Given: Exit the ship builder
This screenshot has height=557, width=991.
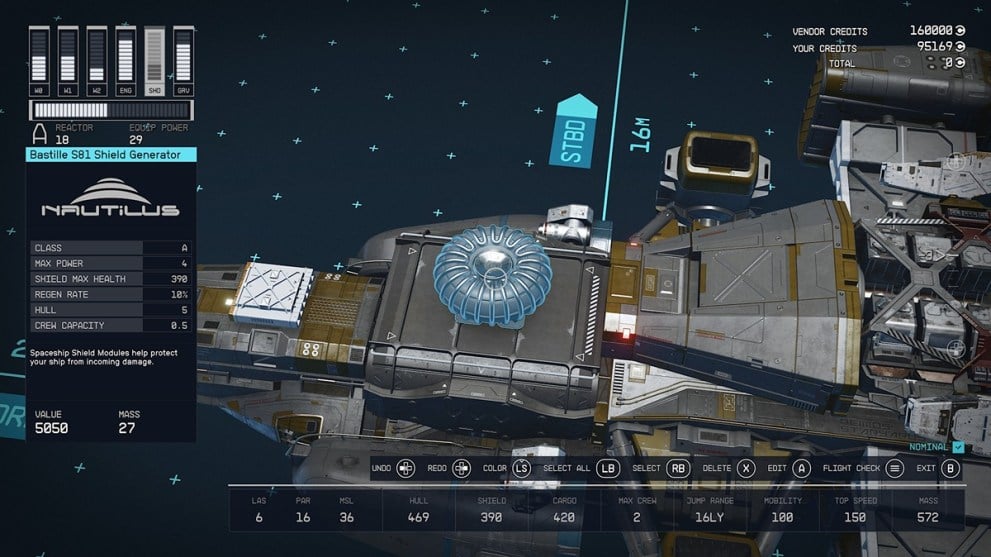Looking at the screenshot, I should pos(951,468).
